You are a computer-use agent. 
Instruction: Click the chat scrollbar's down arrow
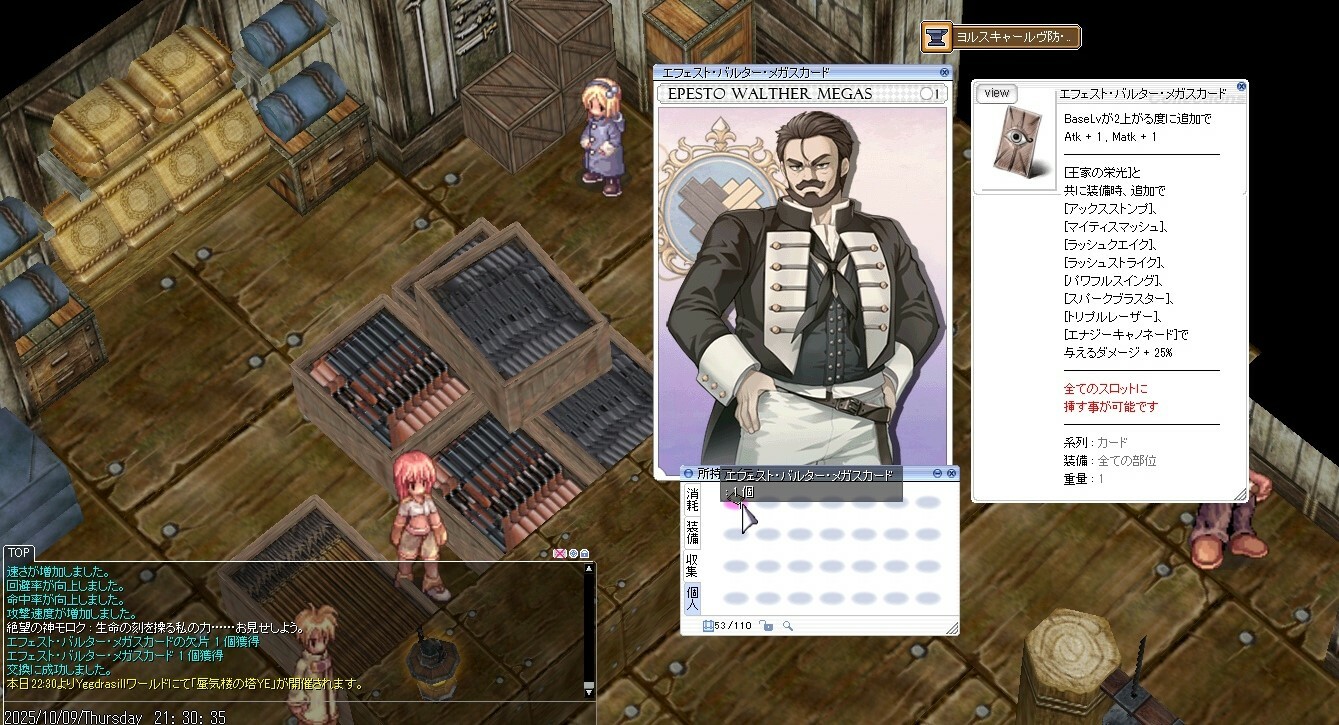(589, 689)
